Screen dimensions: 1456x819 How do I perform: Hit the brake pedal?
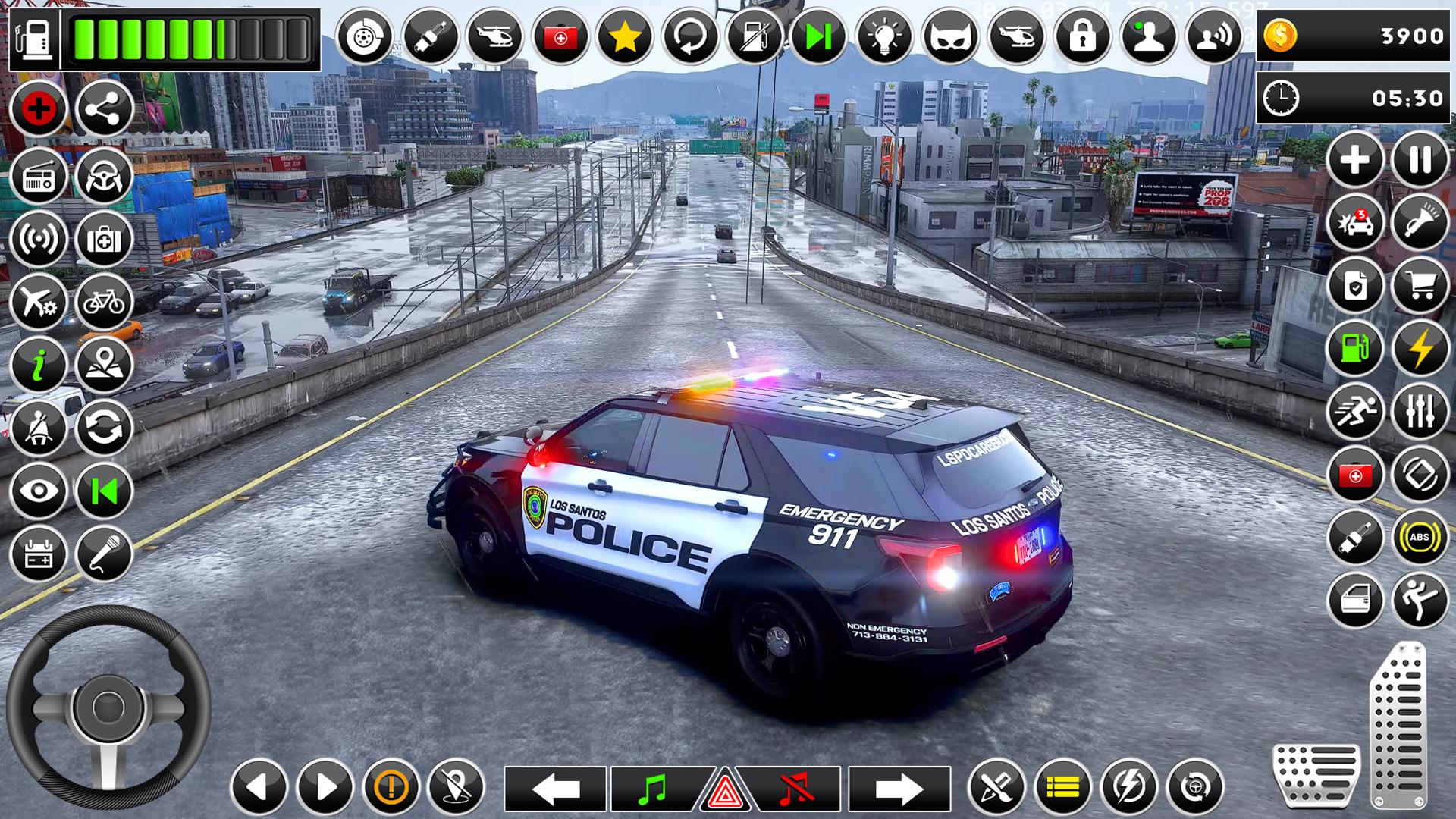1316,775
